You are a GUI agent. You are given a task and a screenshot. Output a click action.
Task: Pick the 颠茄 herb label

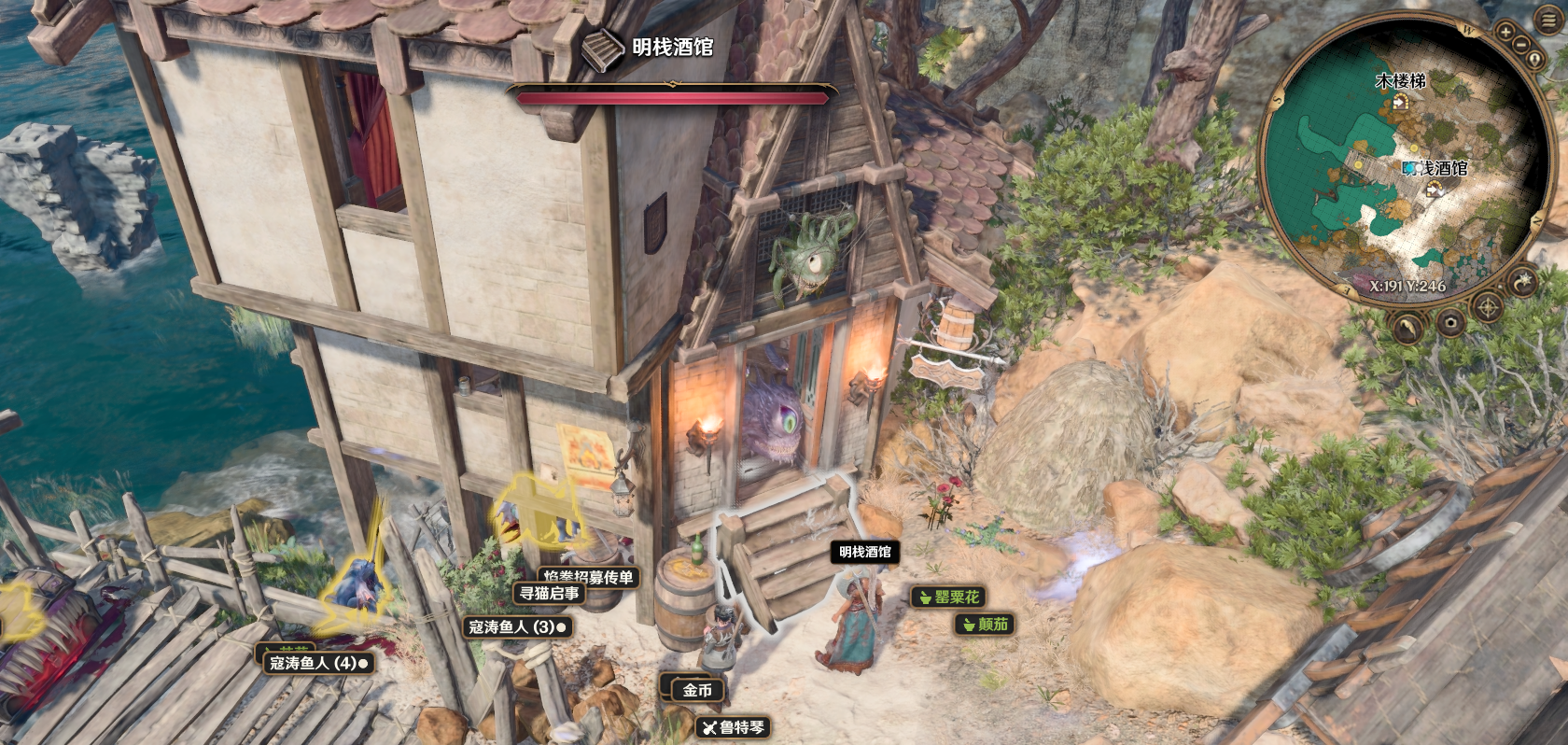(985, 624)
